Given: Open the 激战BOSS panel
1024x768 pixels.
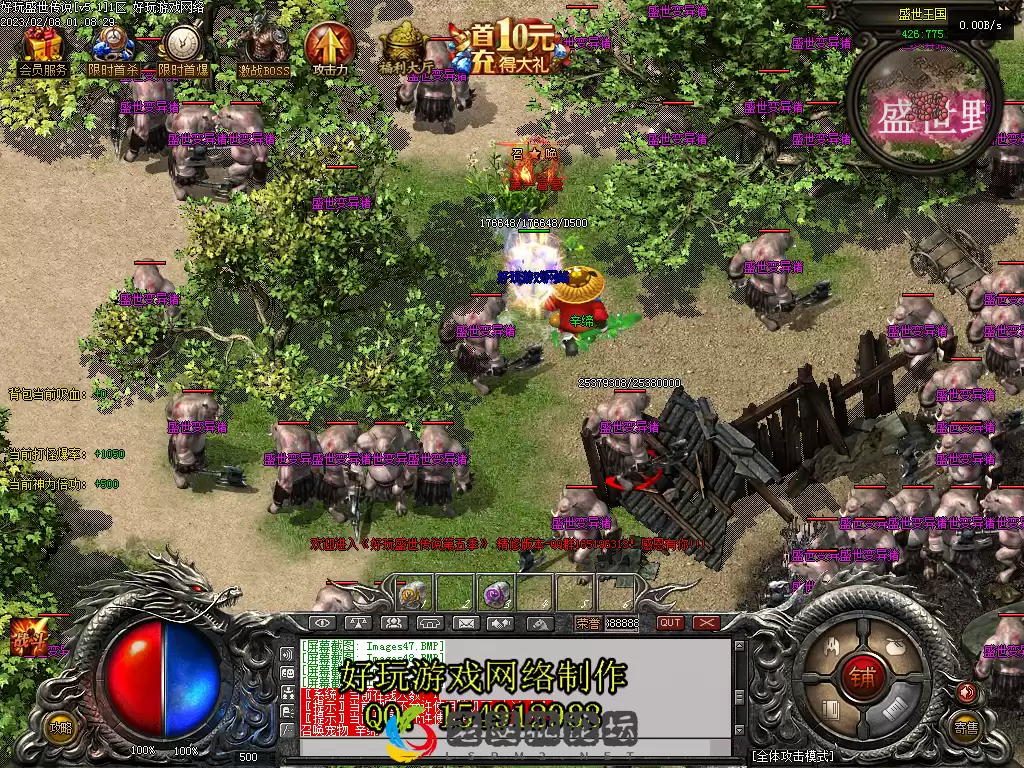Looking at the screenshot, I should (263, 47).
